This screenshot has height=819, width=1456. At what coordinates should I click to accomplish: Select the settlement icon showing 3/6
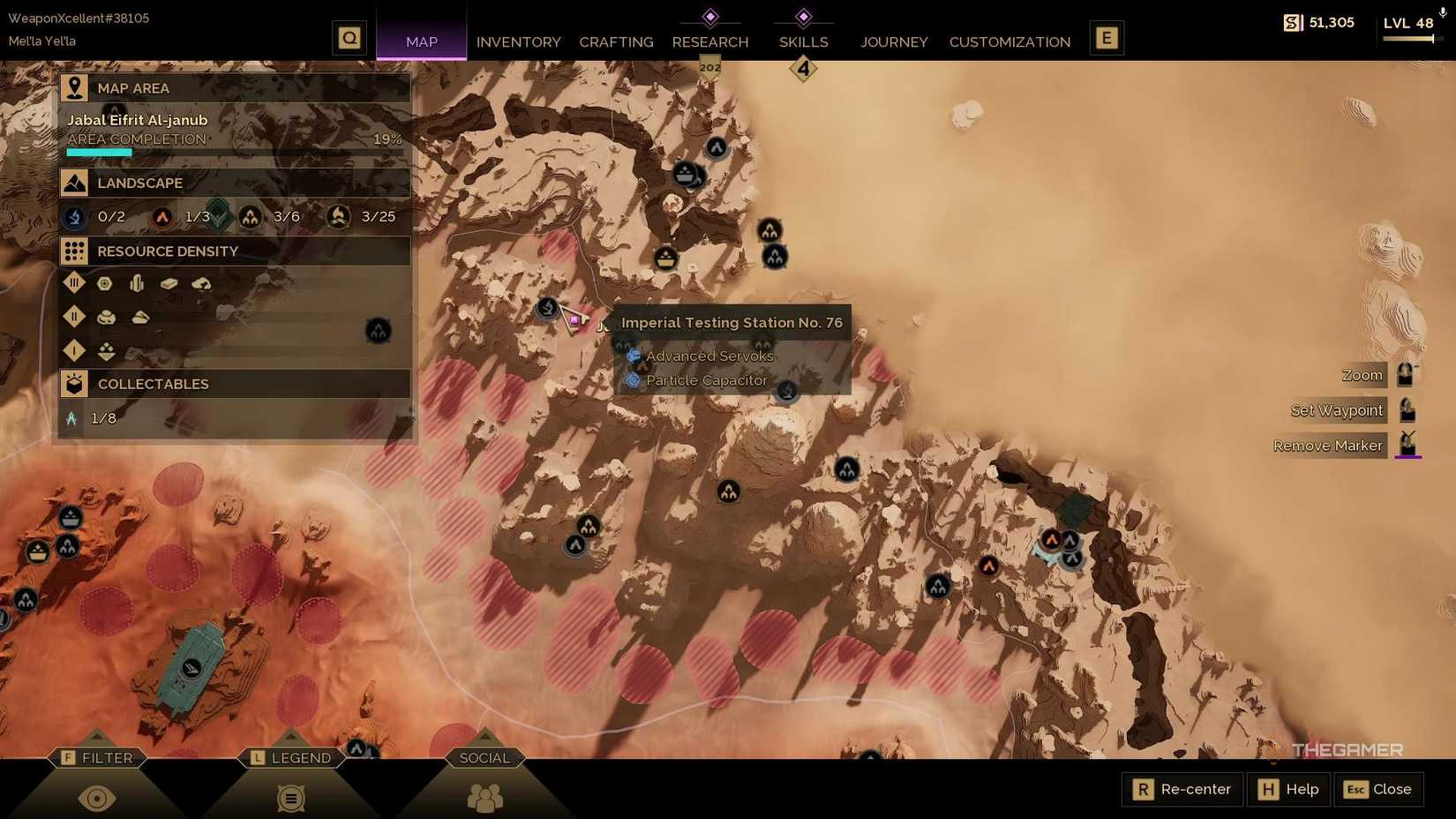[250, 216]
